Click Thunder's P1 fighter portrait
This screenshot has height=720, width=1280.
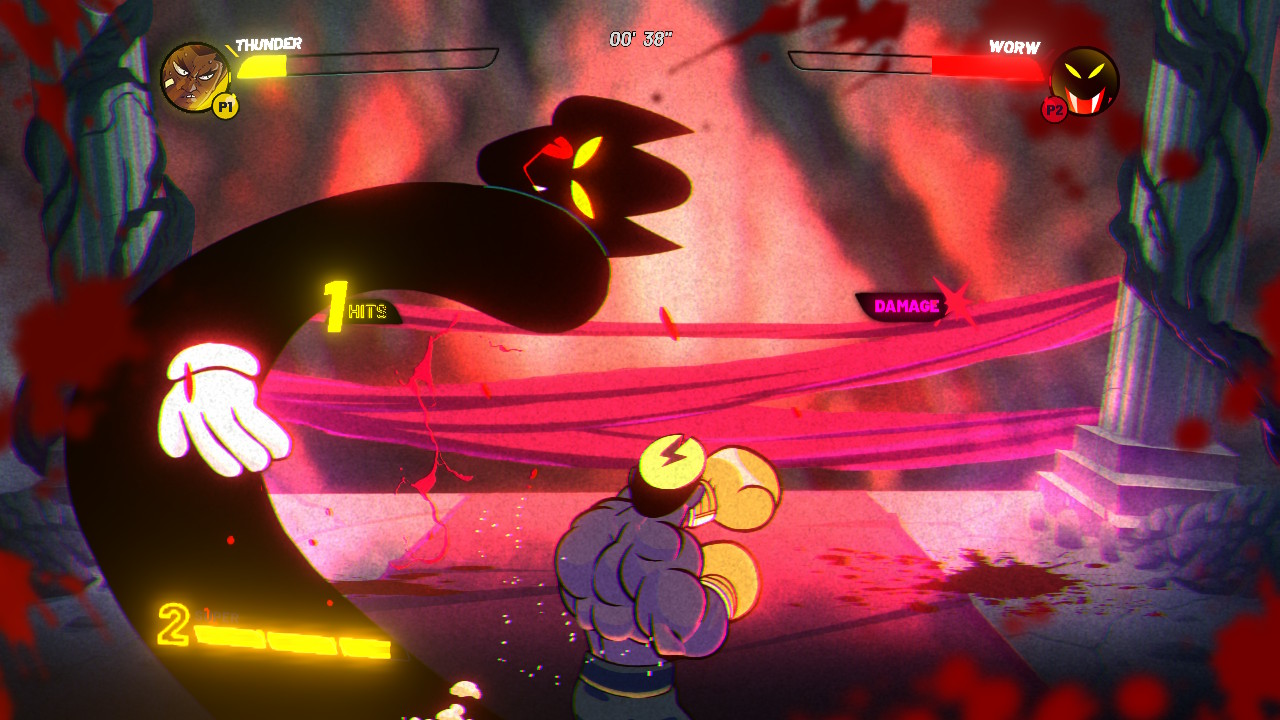click(x=195, y=77)
